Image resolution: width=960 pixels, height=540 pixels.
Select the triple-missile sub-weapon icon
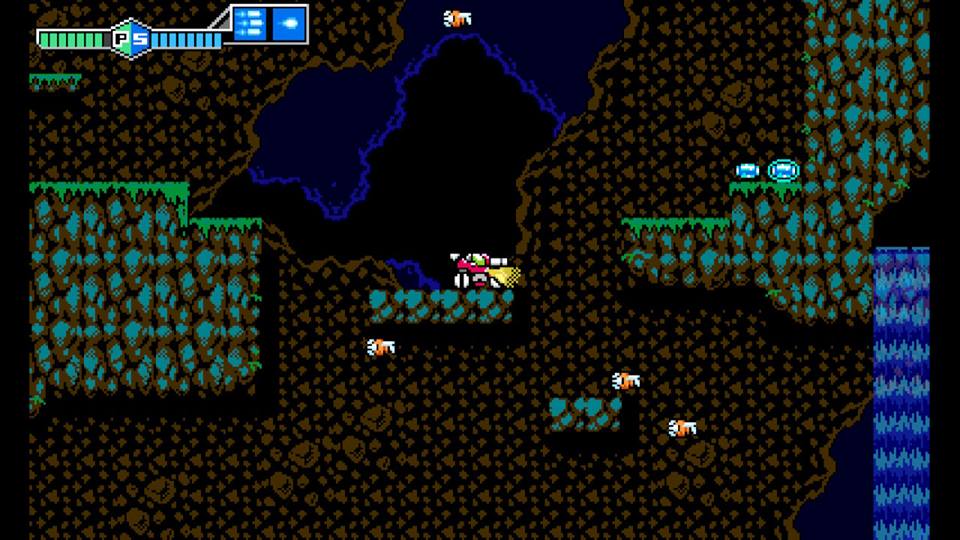[250, 22]
